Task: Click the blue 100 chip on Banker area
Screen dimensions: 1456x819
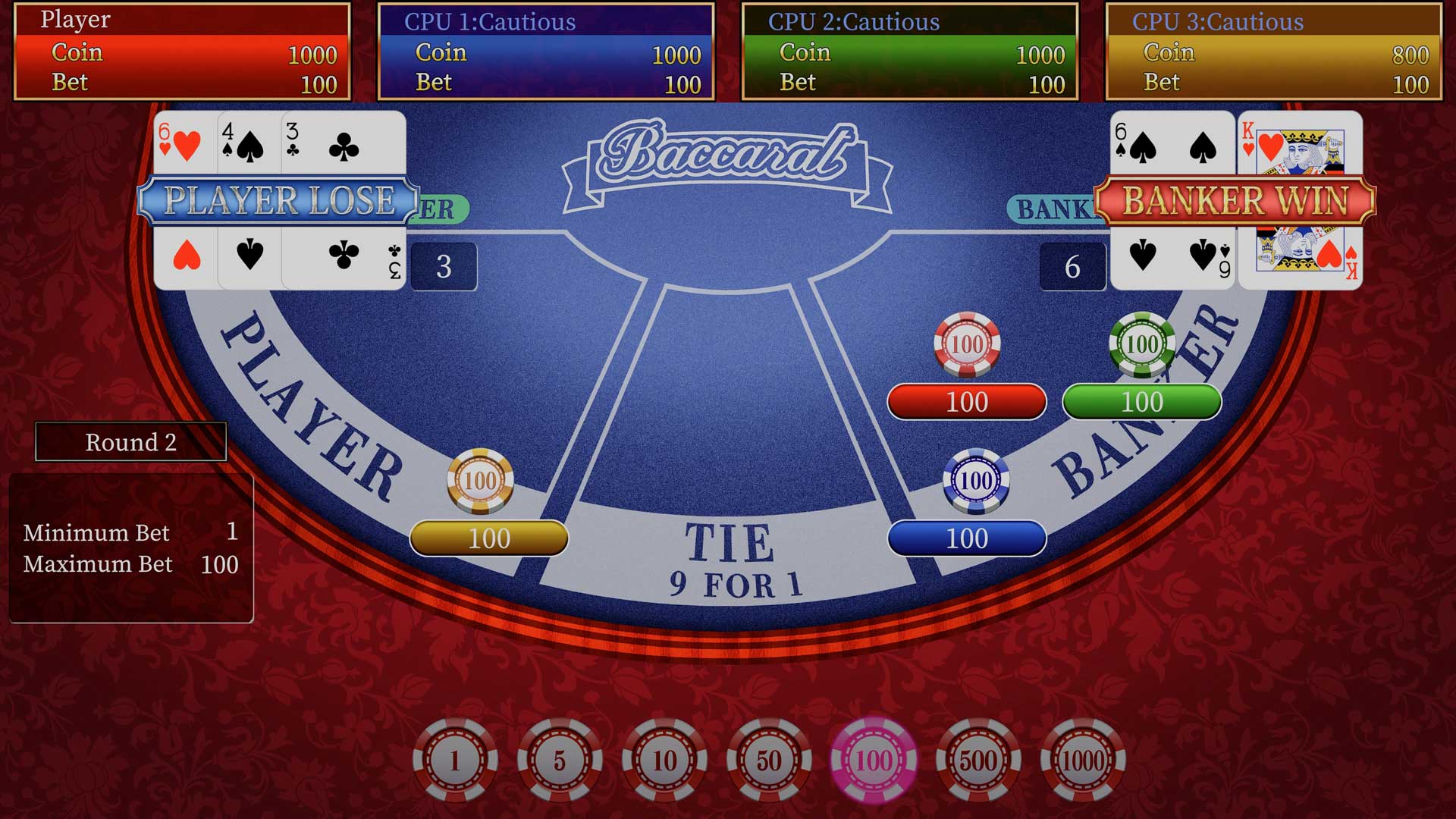Action: (977, 478)
